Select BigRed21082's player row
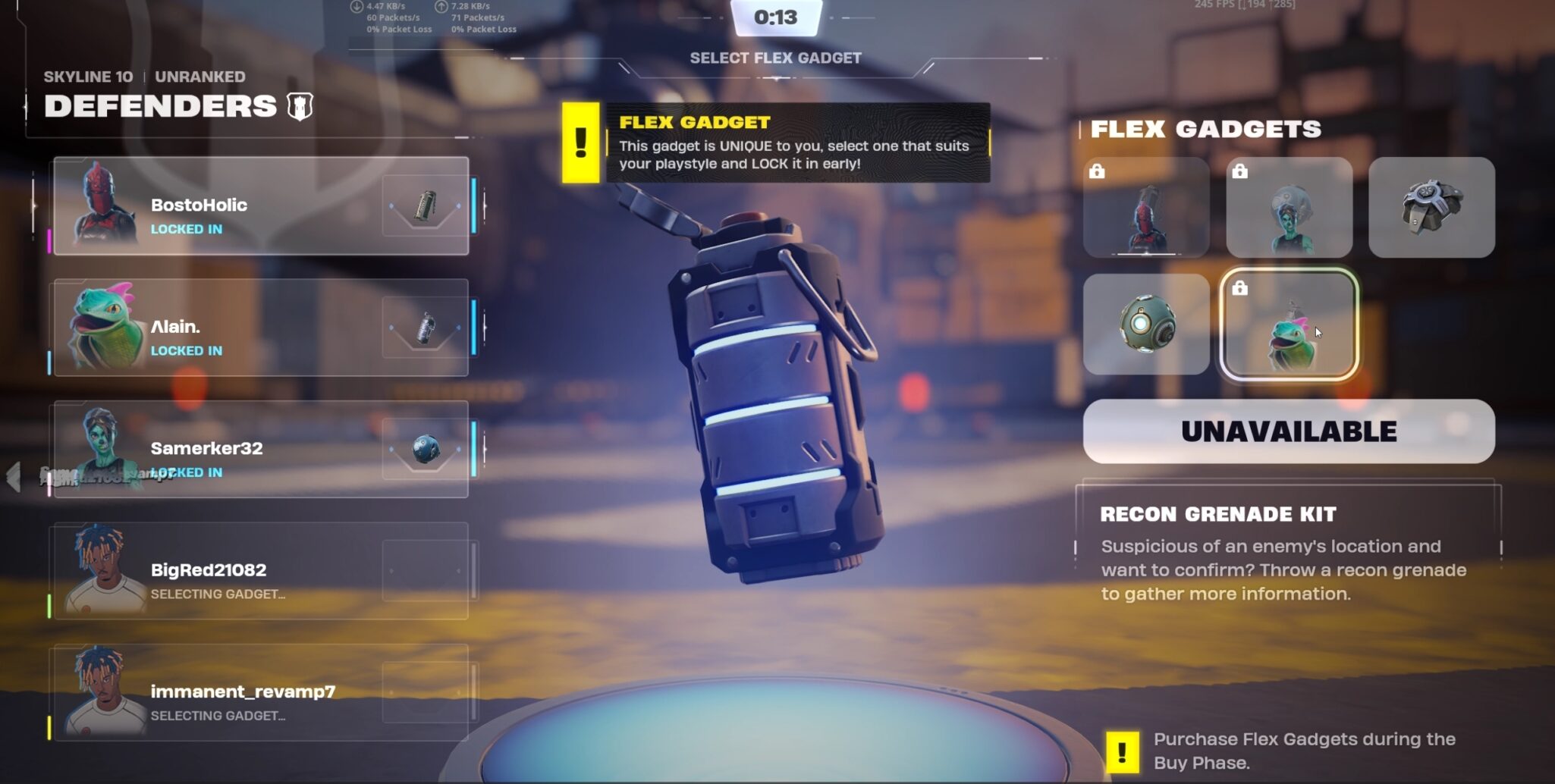The width and height of the screenshot is (1555, 784). pyautogui.click(x=261, y=571)
